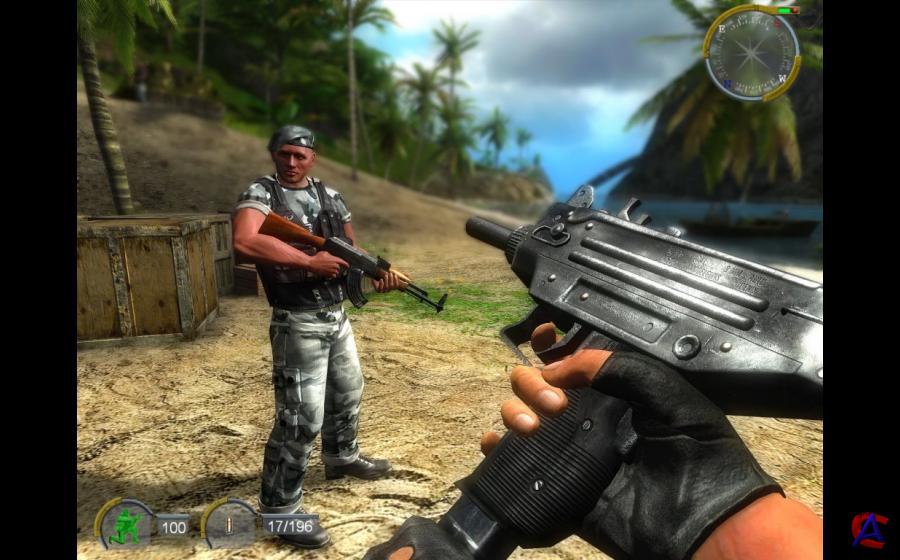Screen dimensions: 900x560
Task: Open the red and blue watermark logo
Action: click(868, 530)
